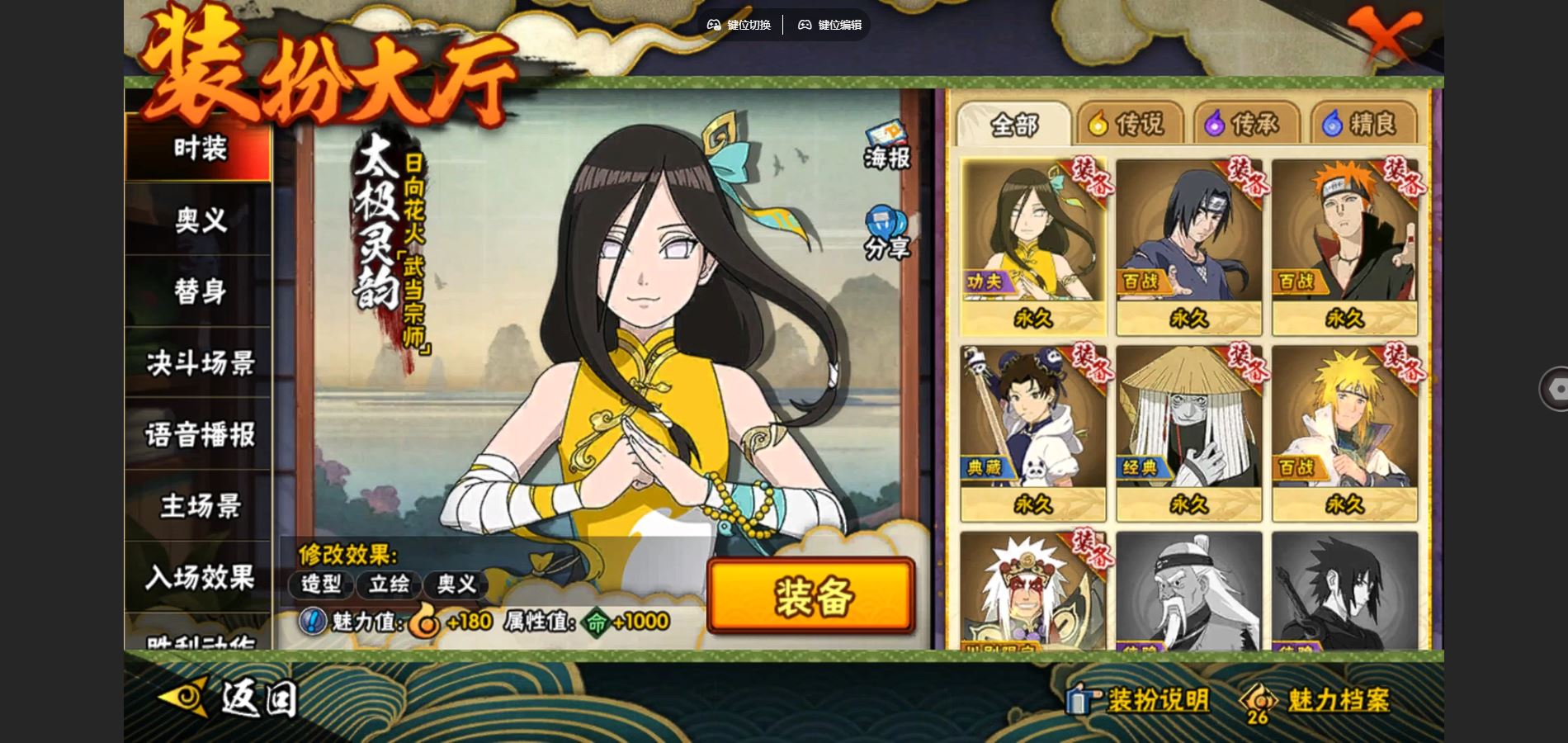Choose the straw-hat 经典 costume thumbnail
This screenshot has height=743, width=1568.
tap(1188, 432)
